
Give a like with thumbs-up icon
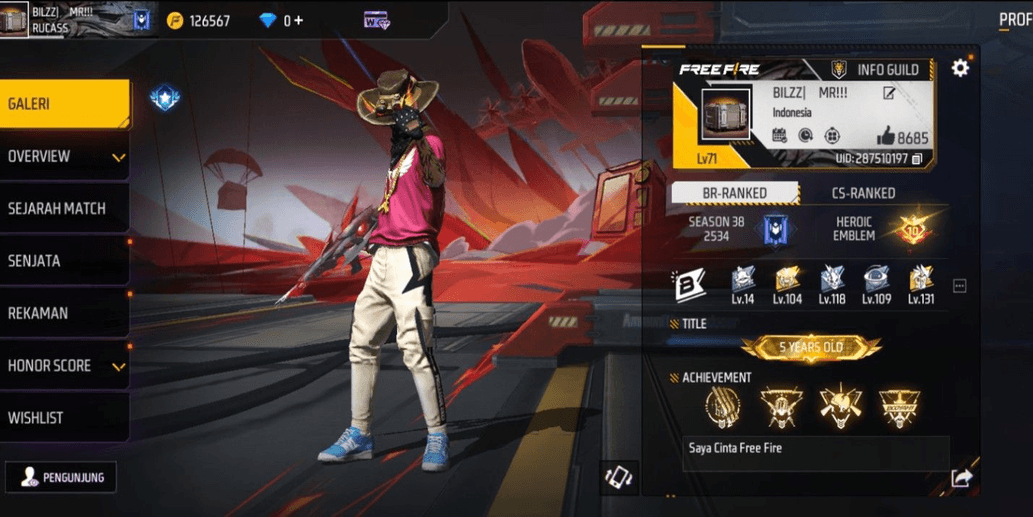(885, 137)
